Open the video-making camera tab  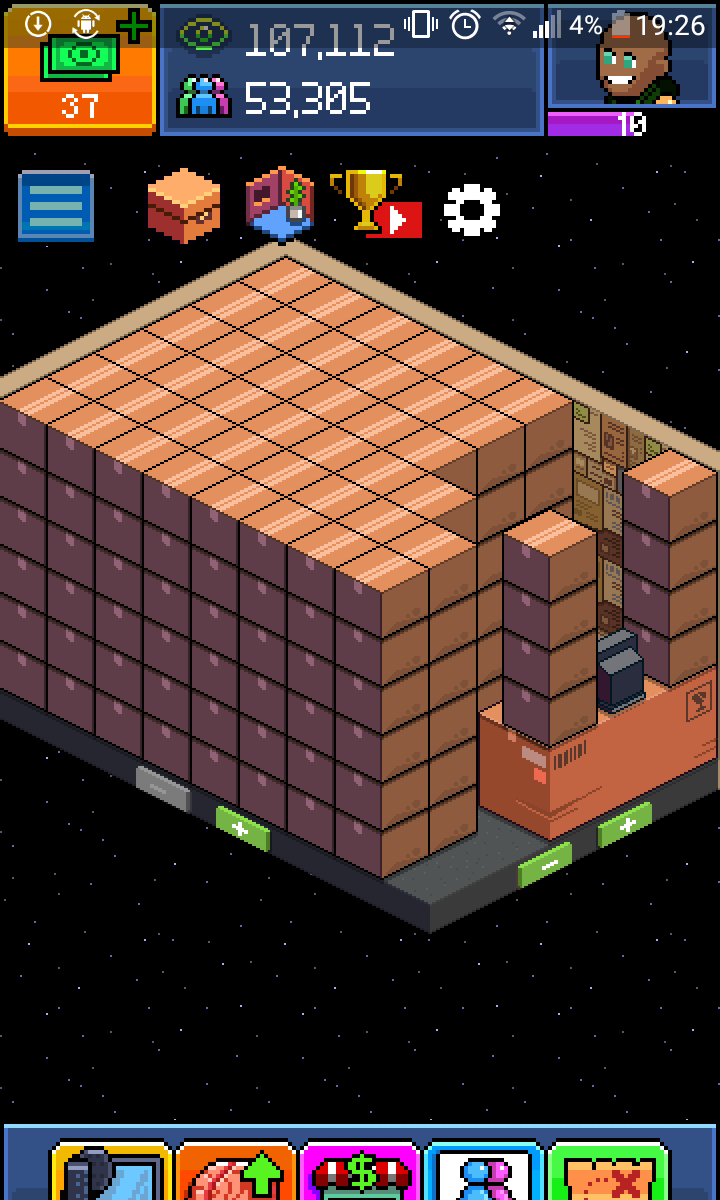point(110,1171)
